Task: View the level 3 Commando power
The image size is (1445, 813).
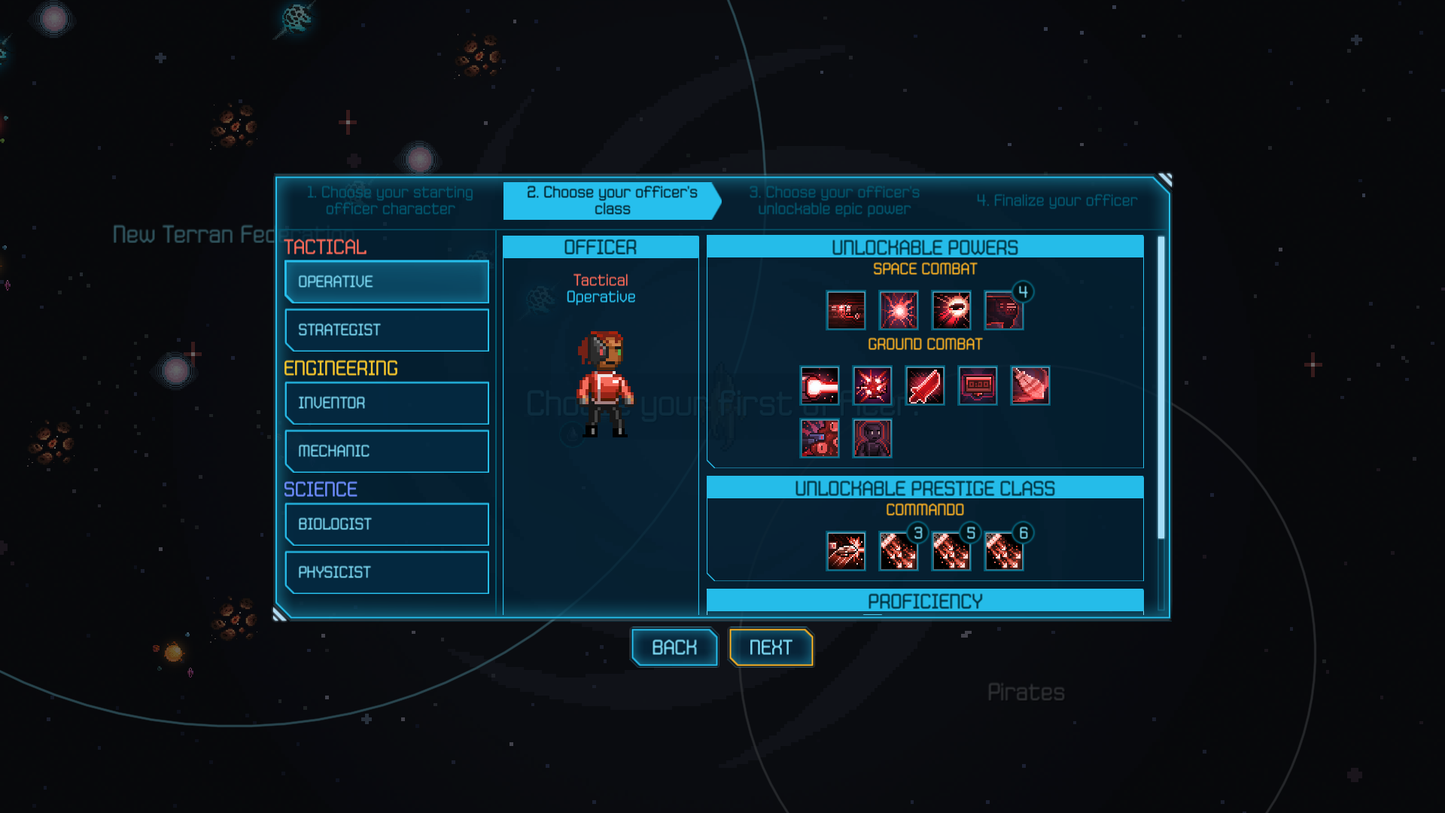Action: pyautogui.click(x=898, y=551)
